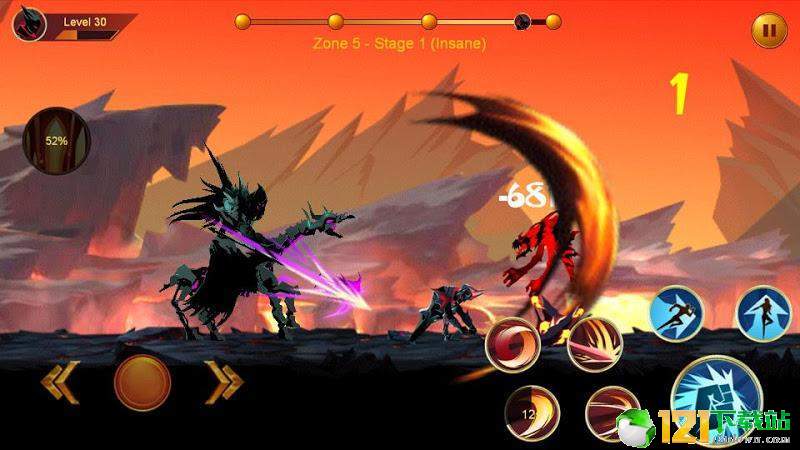Viewport: 800px width, 450px height.
Task: Tap the round orange joystick button
Action: 142,382
